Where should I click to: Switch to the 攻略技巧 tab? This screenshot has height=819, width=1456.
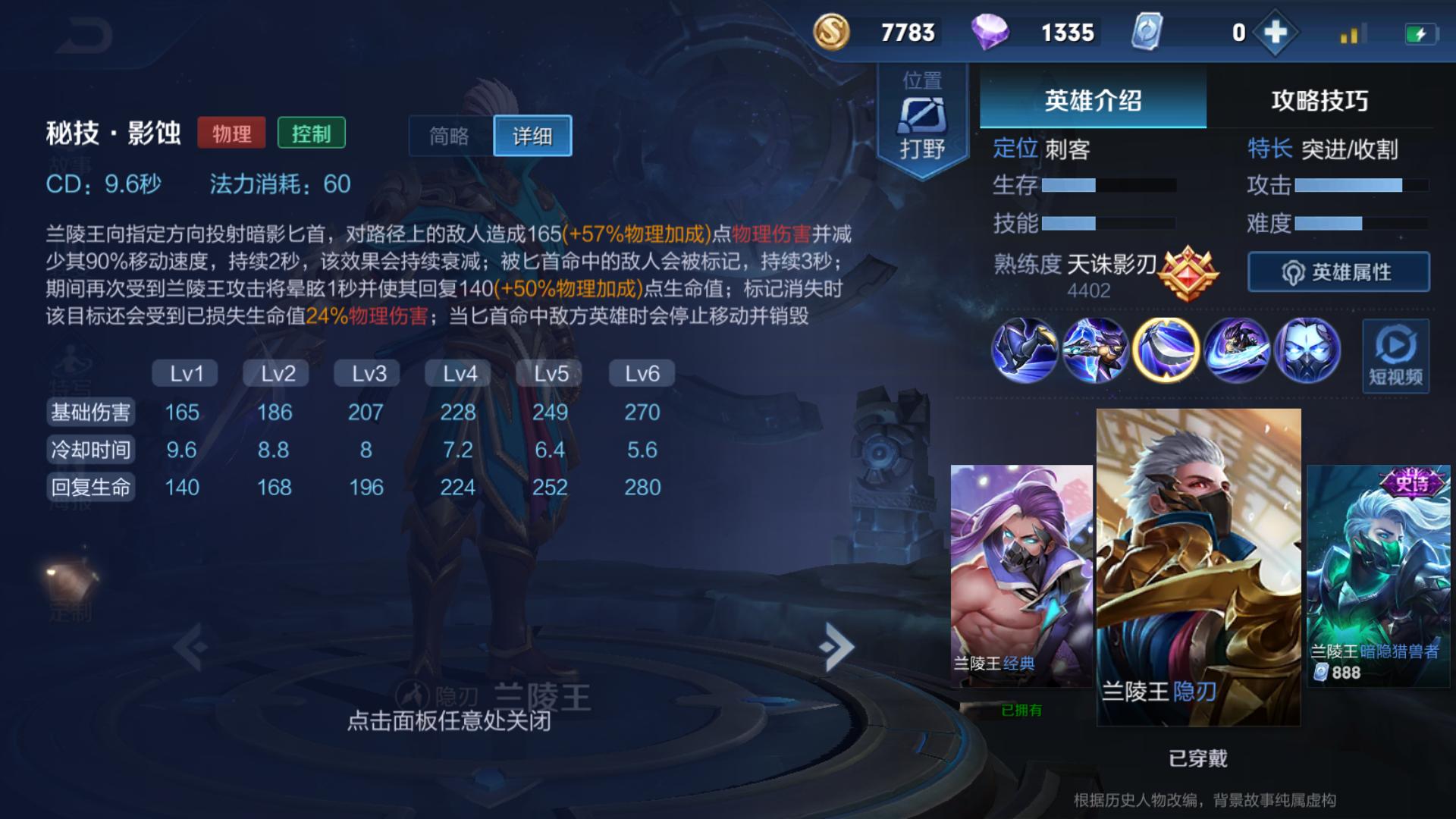1320,101
